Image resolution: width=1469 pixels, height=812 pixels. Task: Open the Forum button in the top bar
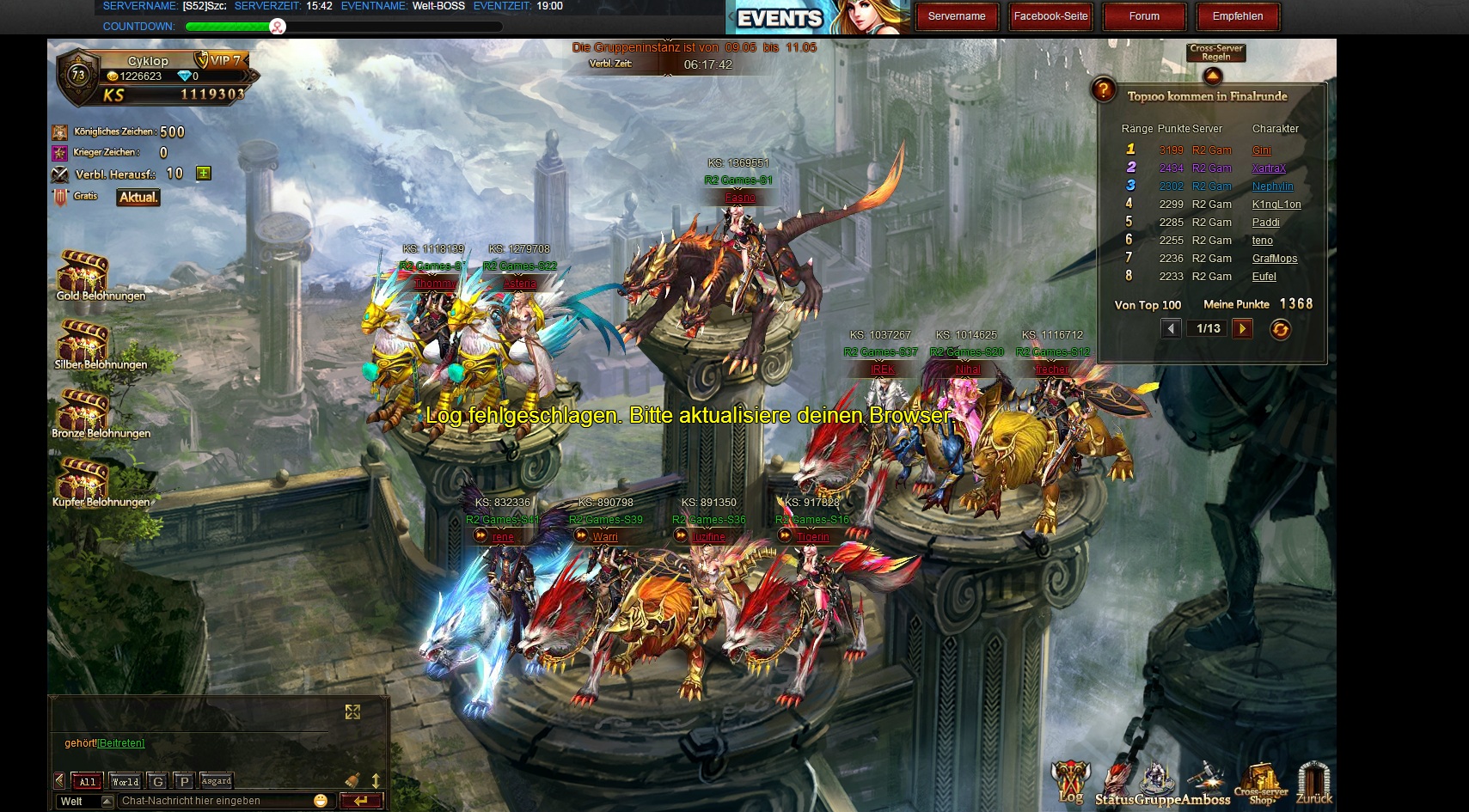click(1144, 16)
